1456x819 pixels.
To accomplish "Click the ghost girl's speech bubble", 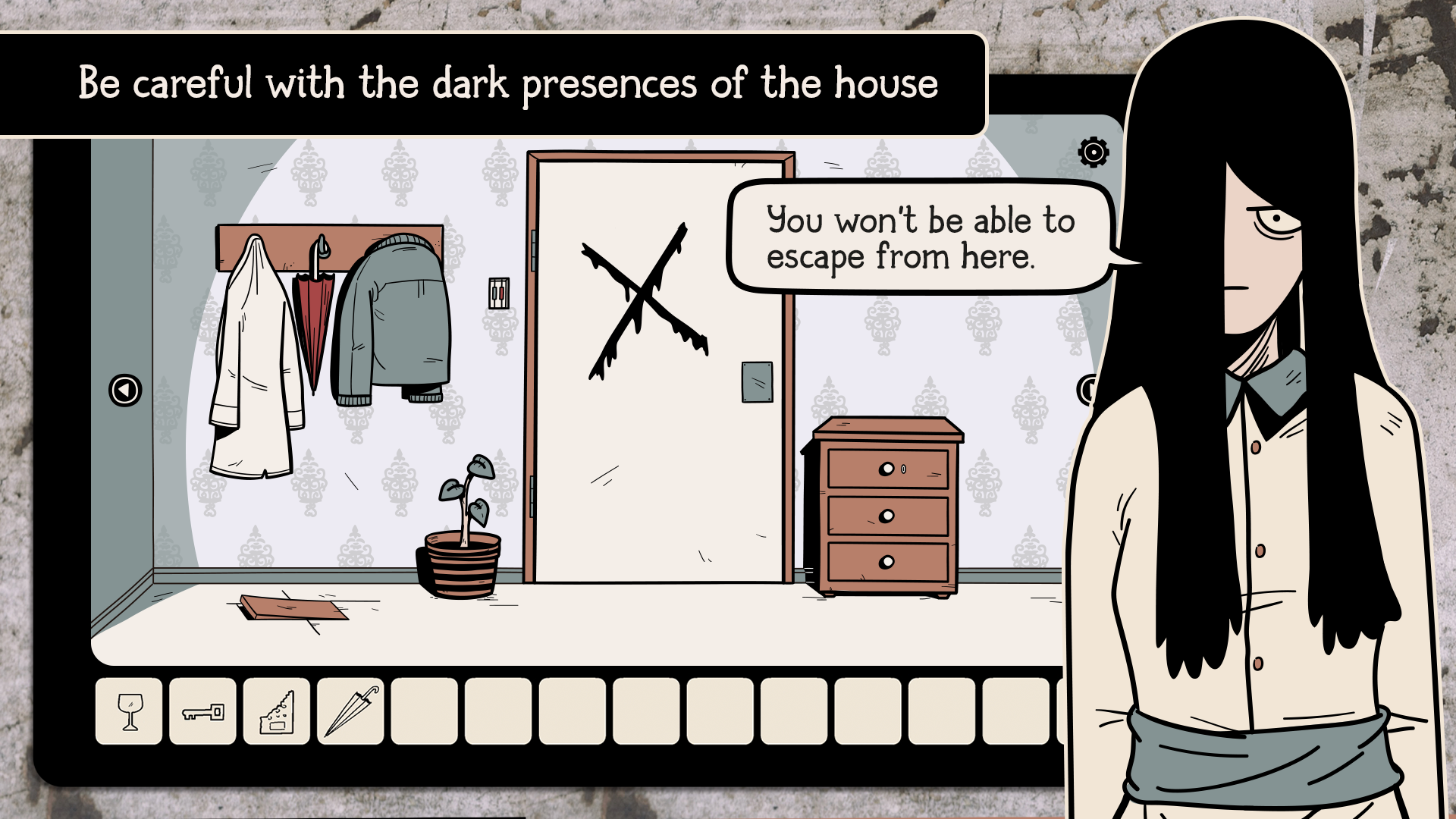I will [918, 237].
